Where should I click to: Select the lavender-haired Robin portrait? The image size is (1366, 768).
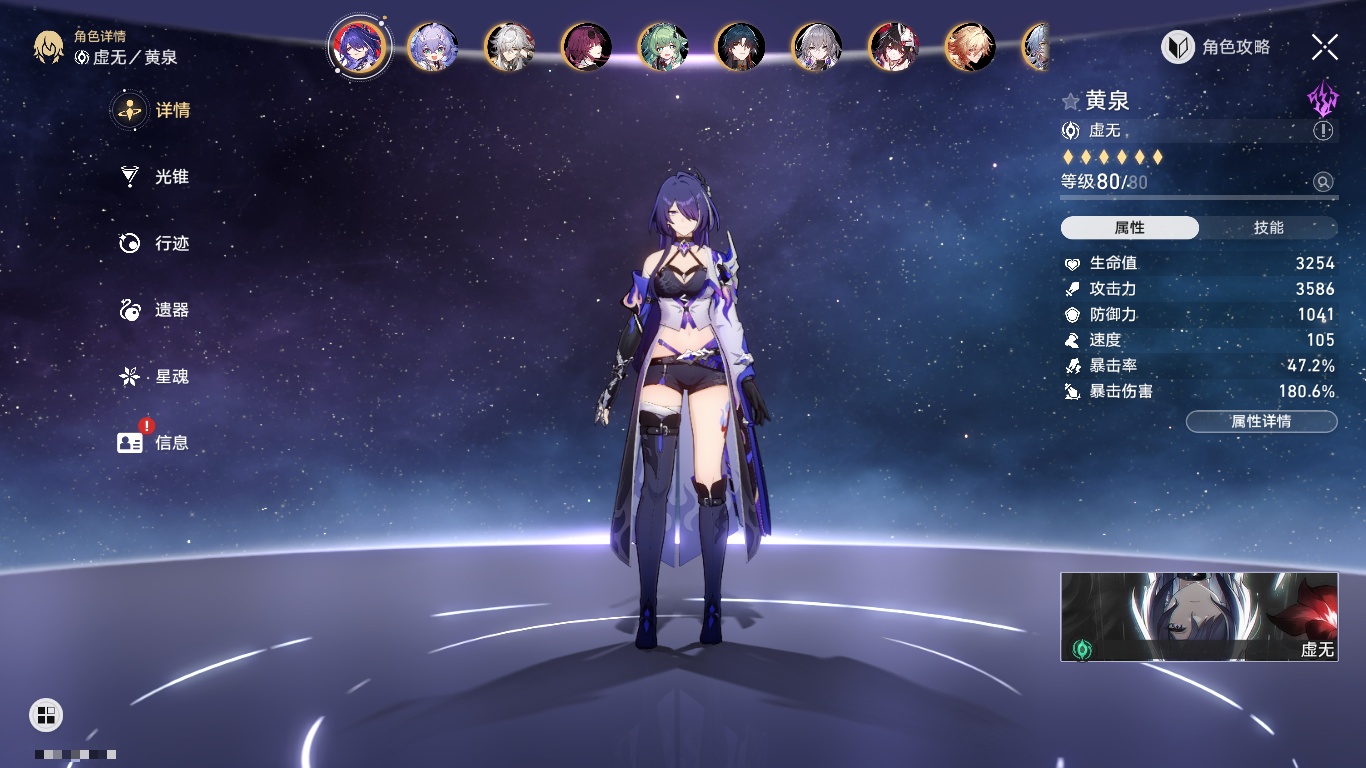click(x=433, y=46)
